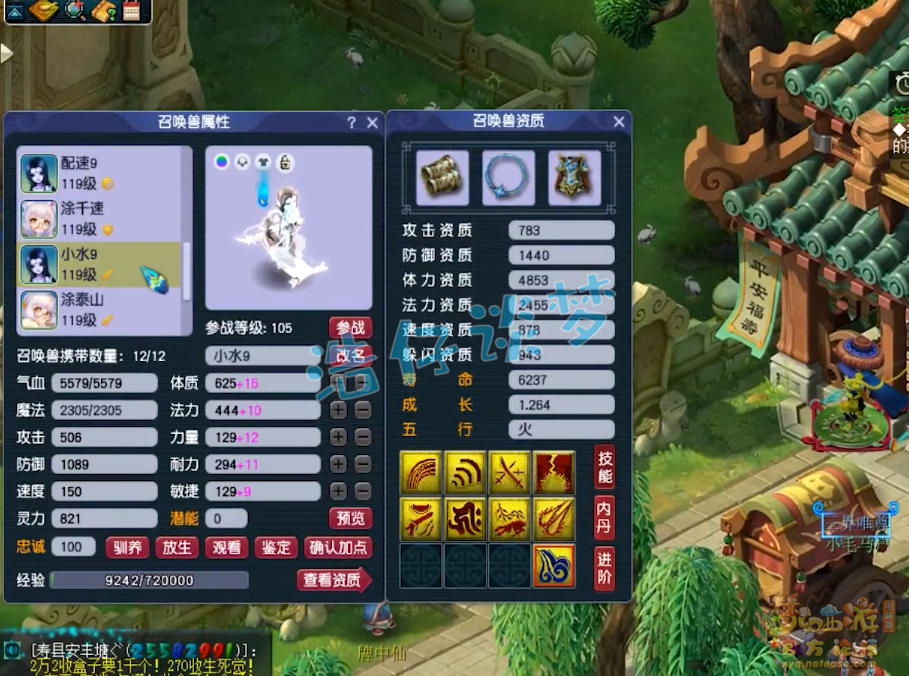Click the 参战 button
Image resolution: width=909 pixels, height=676 pixels.
pos(350,328)
